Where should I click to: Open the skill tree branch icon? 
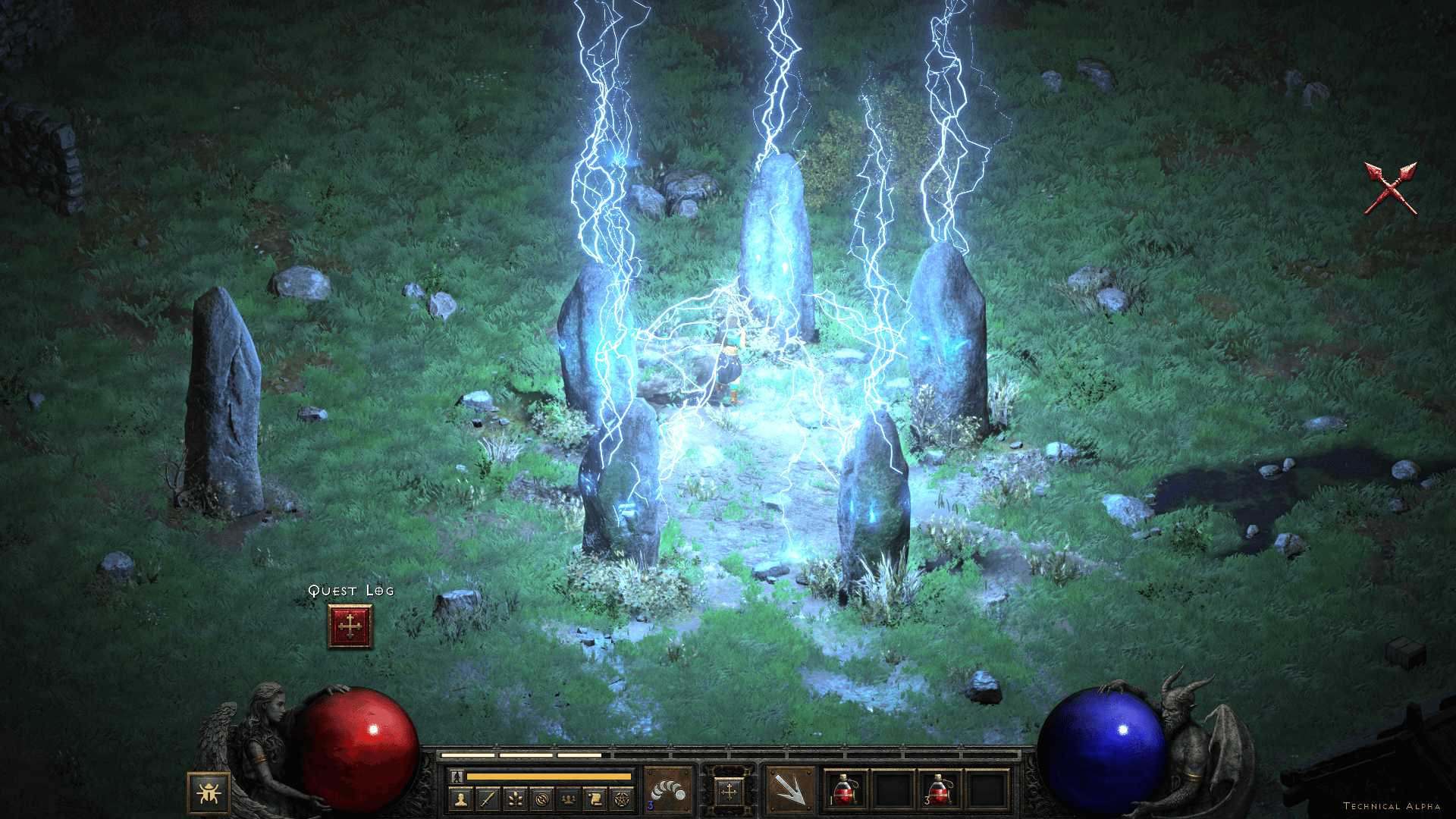tap(515, 799)
